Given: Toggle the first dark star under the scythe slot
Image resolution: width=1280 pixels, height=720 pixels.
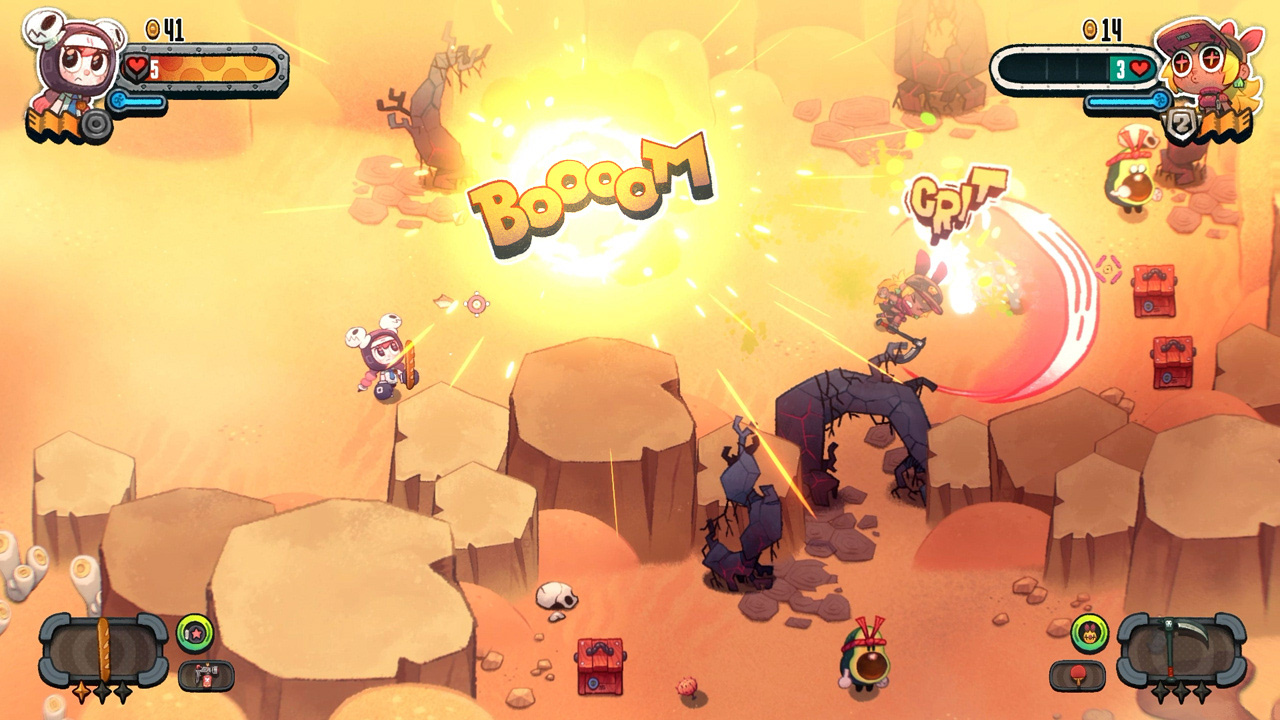Looking at the screenshot, I should pos(1161,692).
